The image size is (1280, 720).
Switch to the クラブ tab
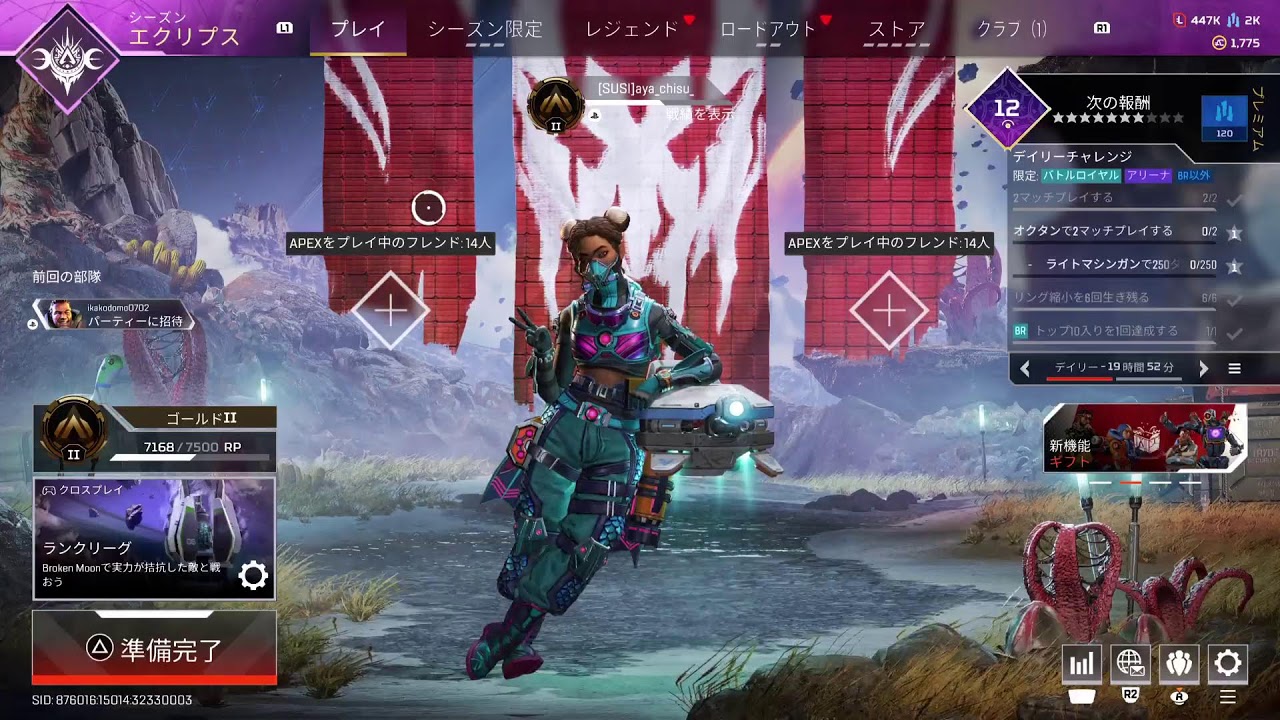(1011, 29)
